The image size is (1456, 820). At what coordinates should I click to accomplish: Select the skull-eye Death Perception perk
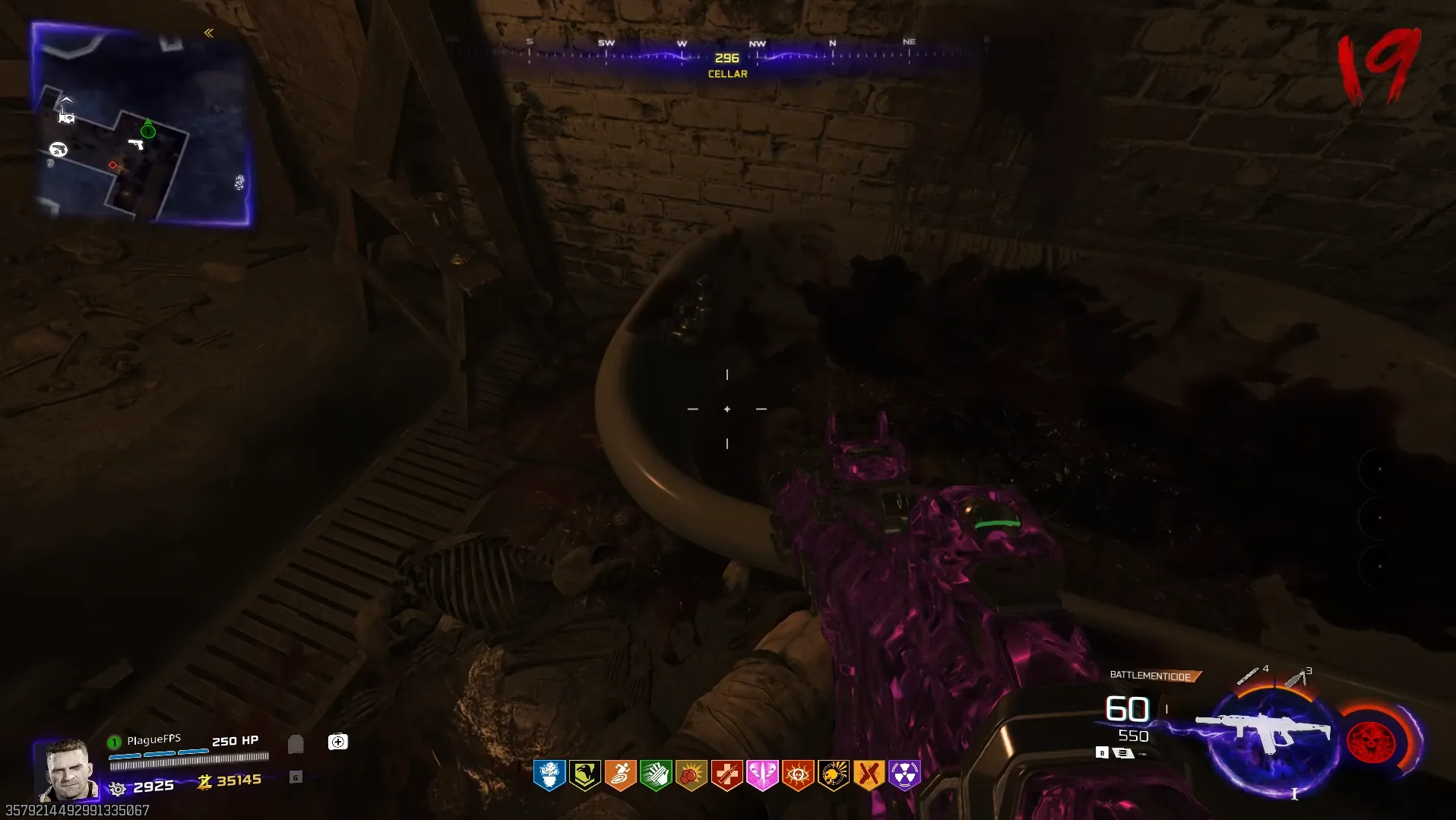[798, 775]
